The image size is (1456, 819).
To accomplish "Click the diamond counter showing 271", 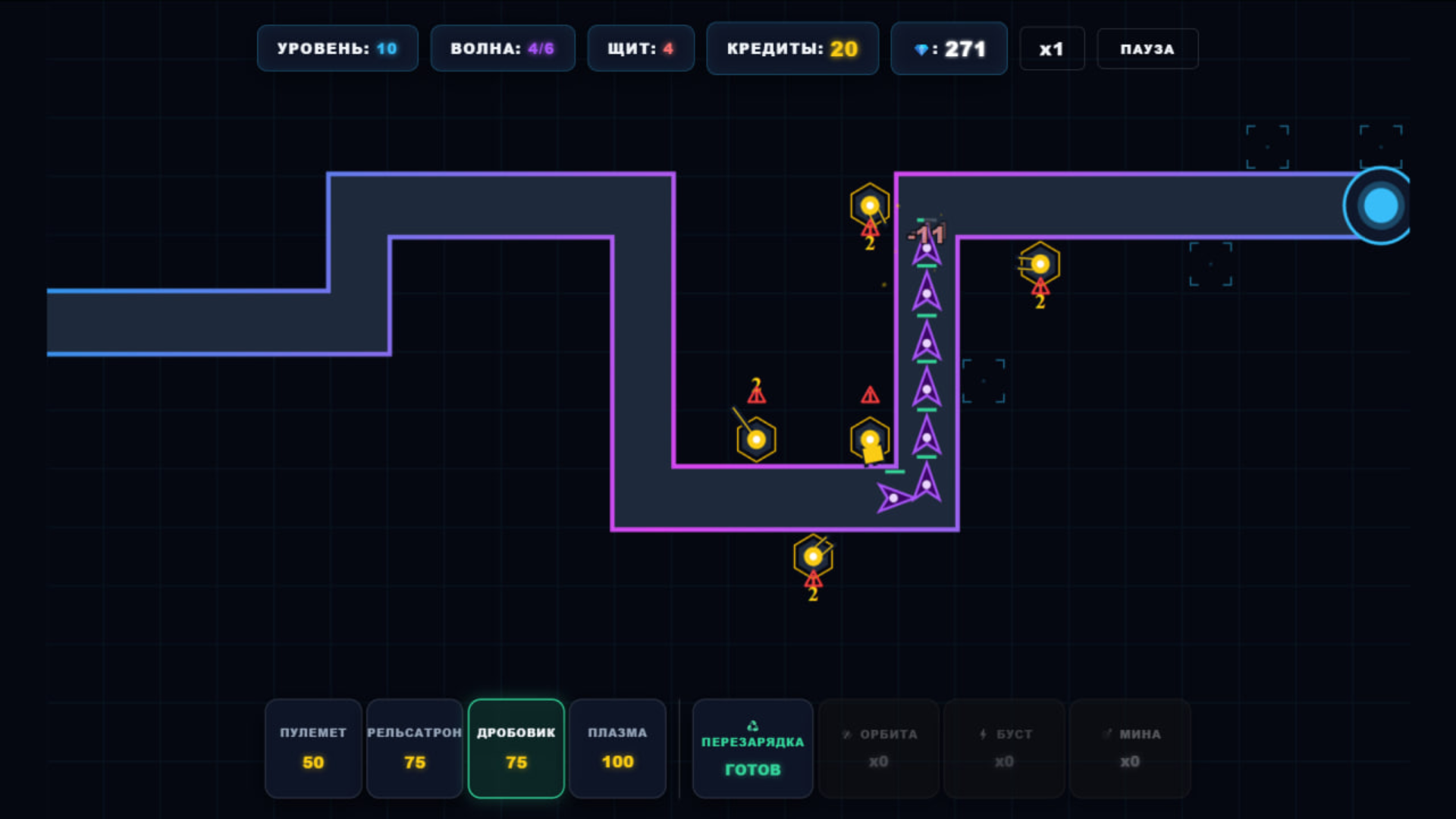I will [x=949, y=48].
